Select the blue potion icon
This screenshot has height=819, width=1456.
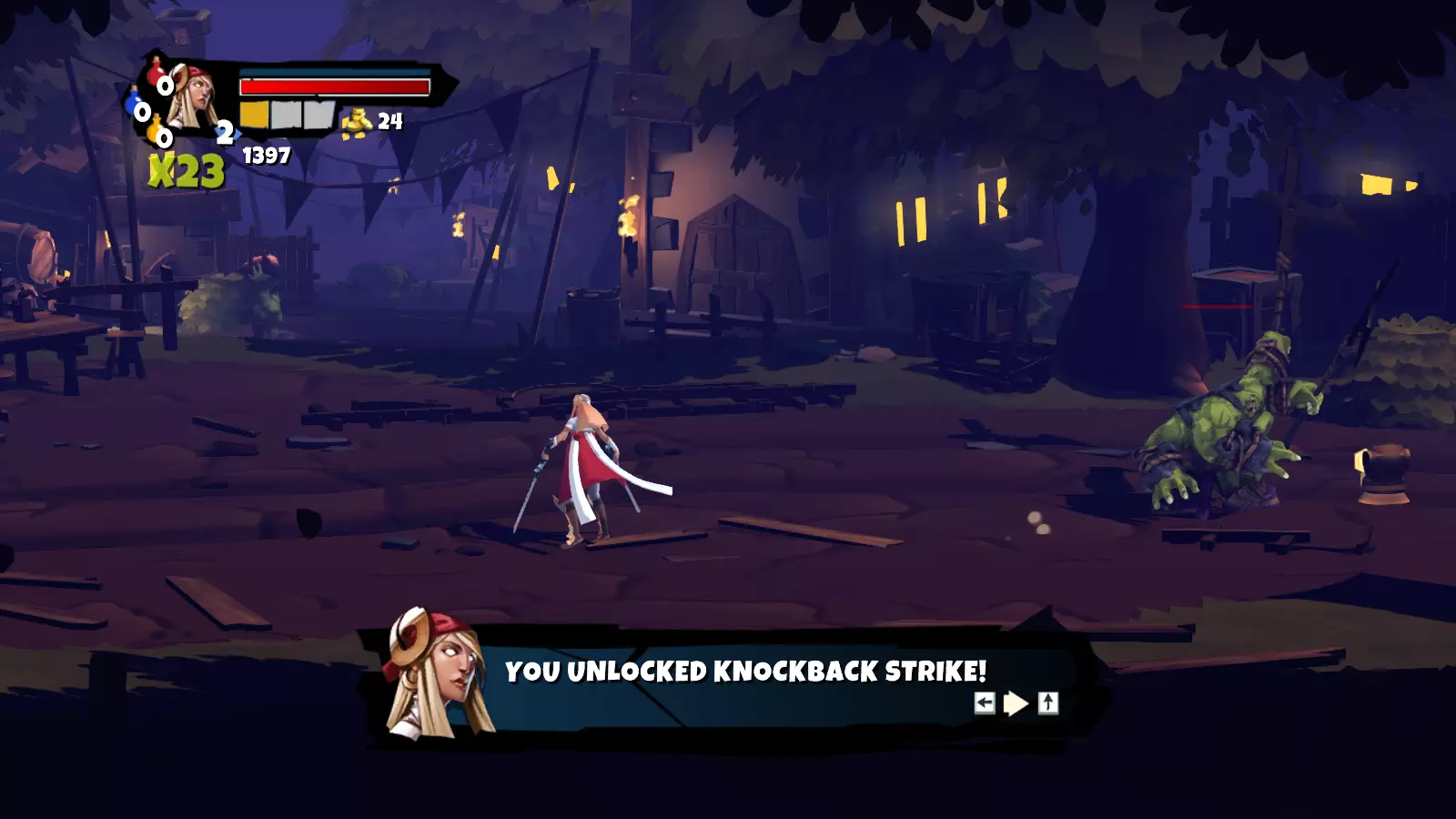point(135,102)
